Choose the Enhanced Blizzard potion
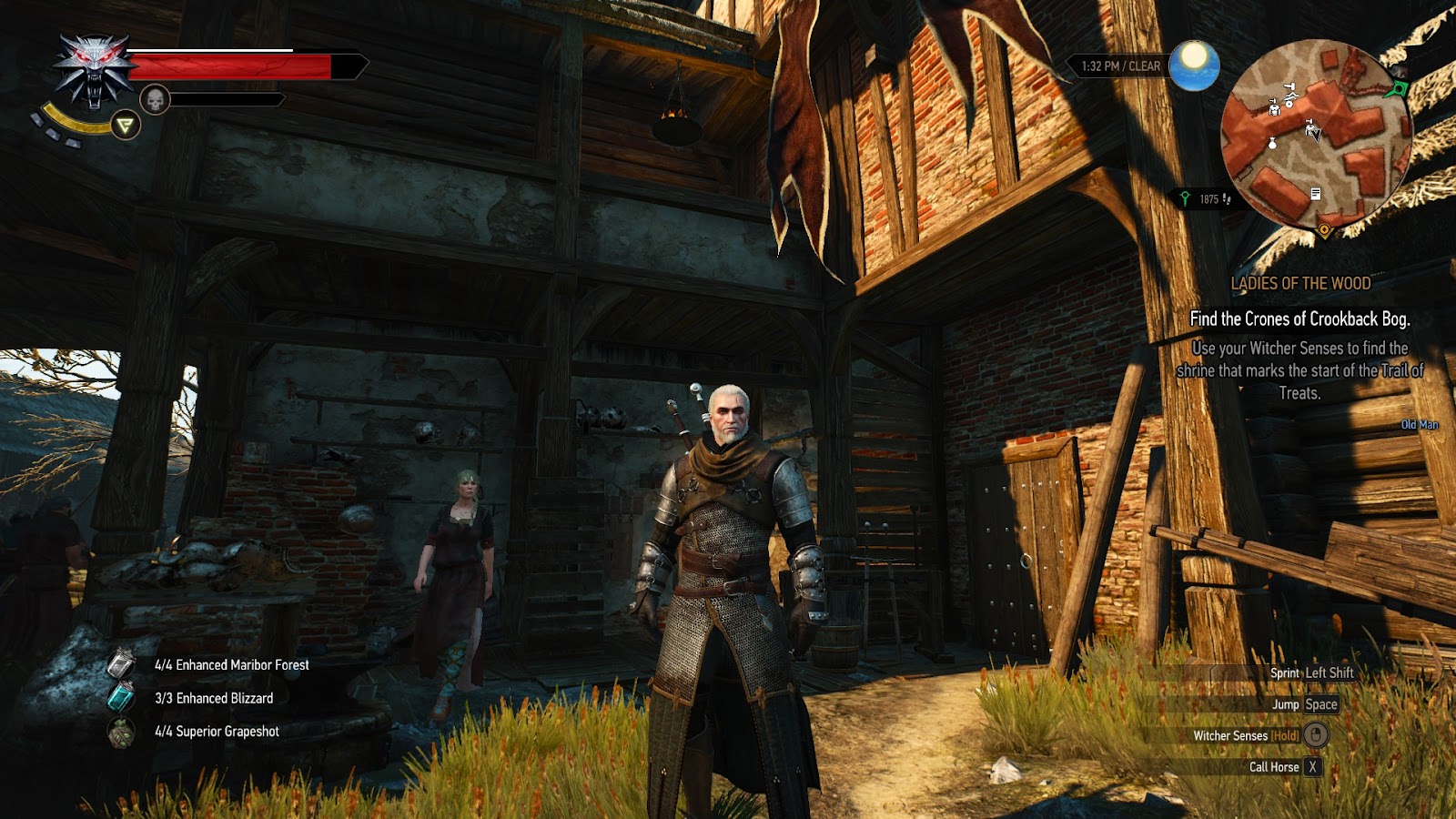Screen dimensions: 1456x819 click(121, 697)
